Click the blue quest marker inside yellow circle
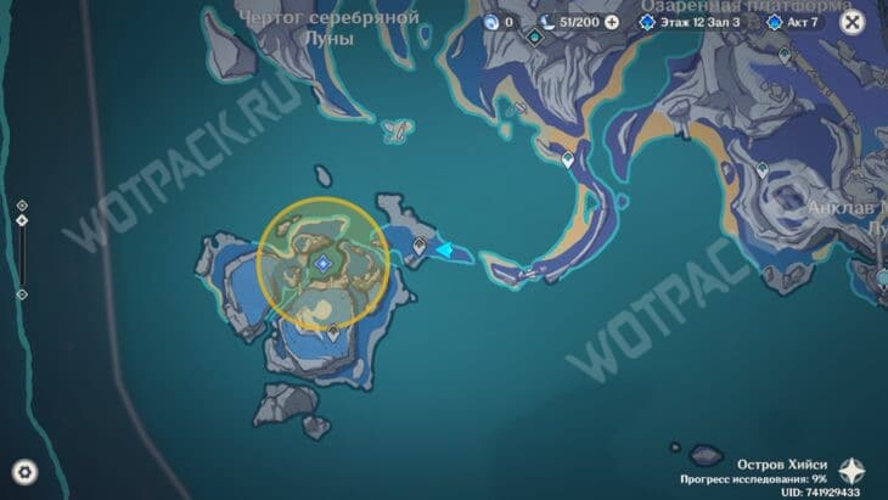 pos(323,263)
